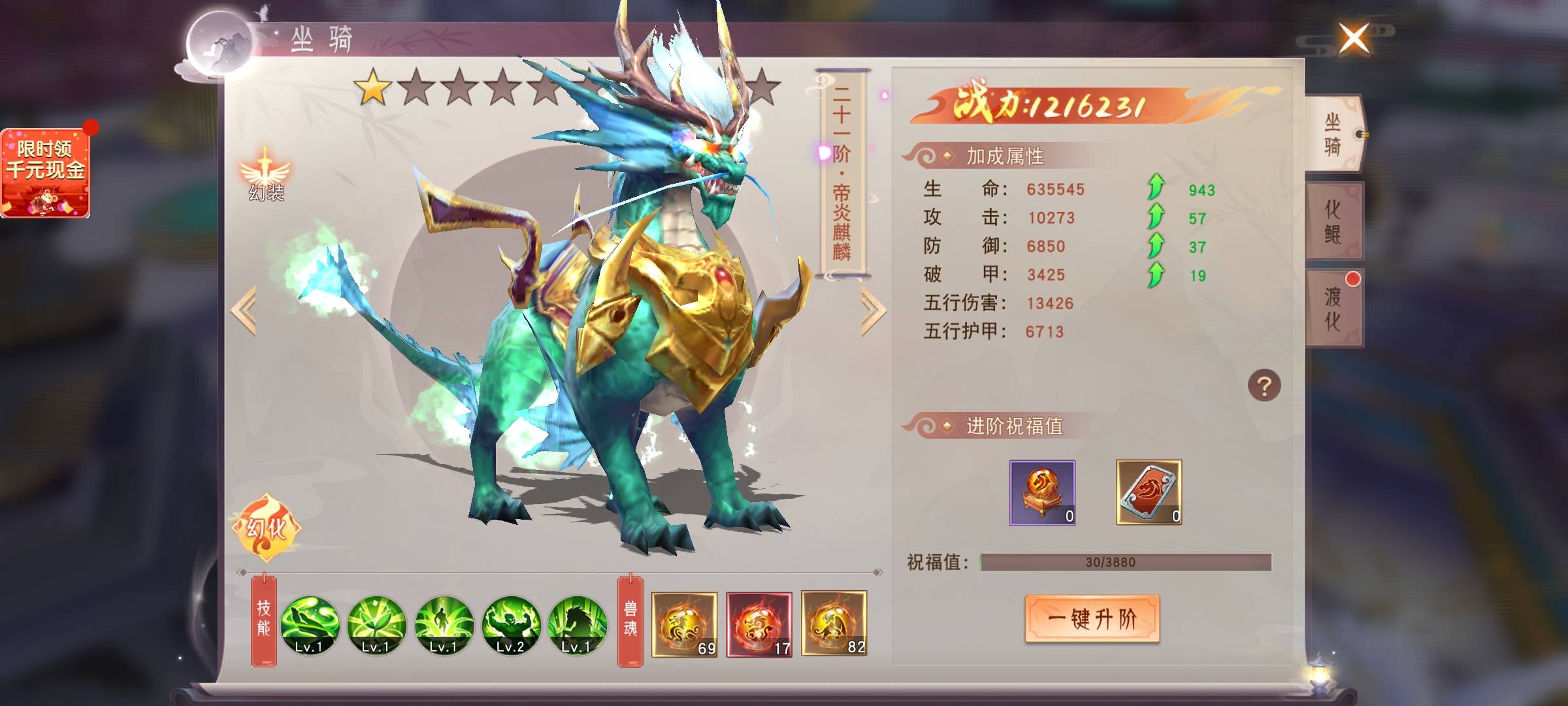Viewport: 1568px width, 706px height.
Task: Close the mount panel with the X
Action: (1354, 39)
